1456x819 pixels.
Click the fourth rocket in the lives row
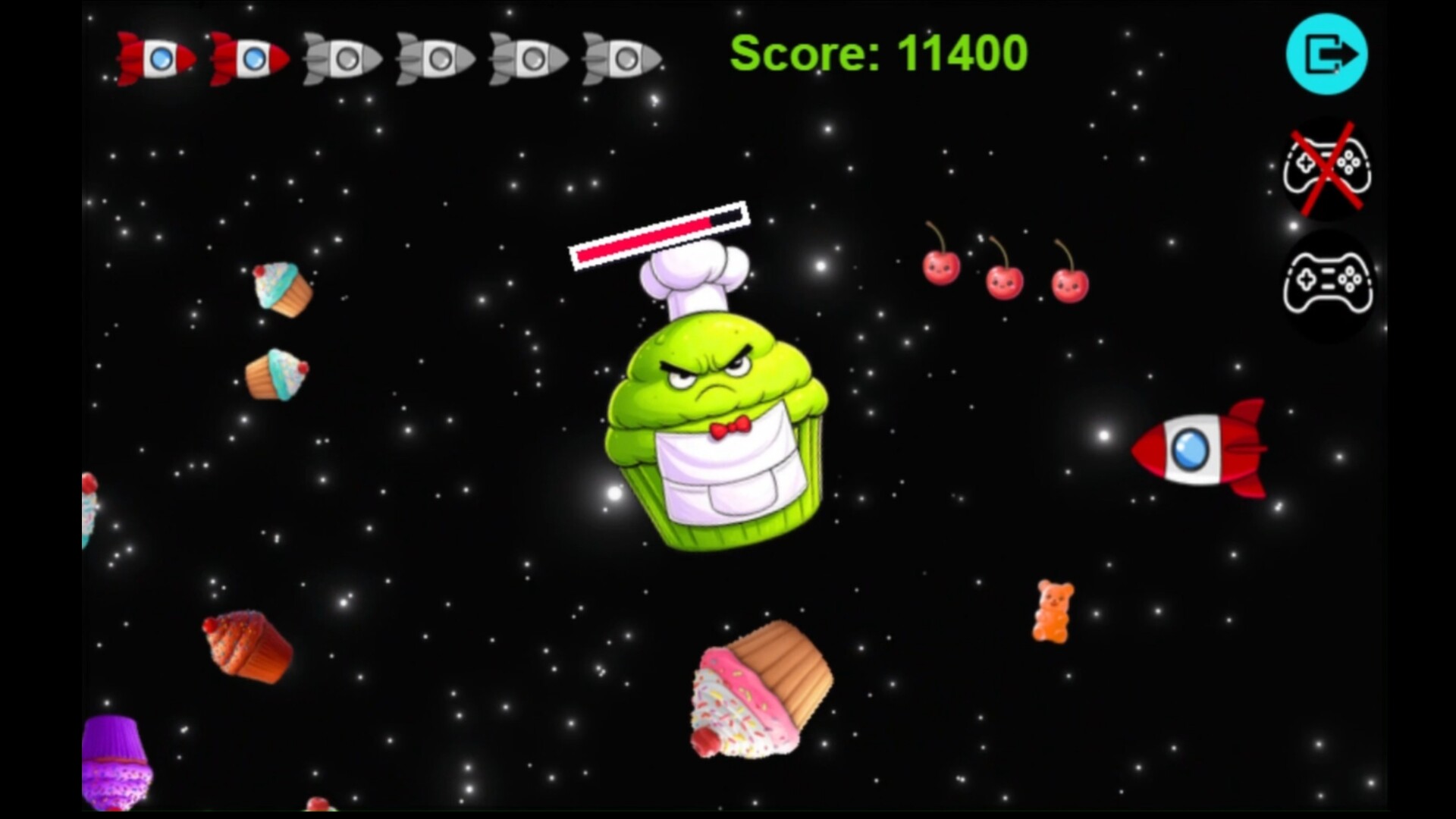[435, 58]
